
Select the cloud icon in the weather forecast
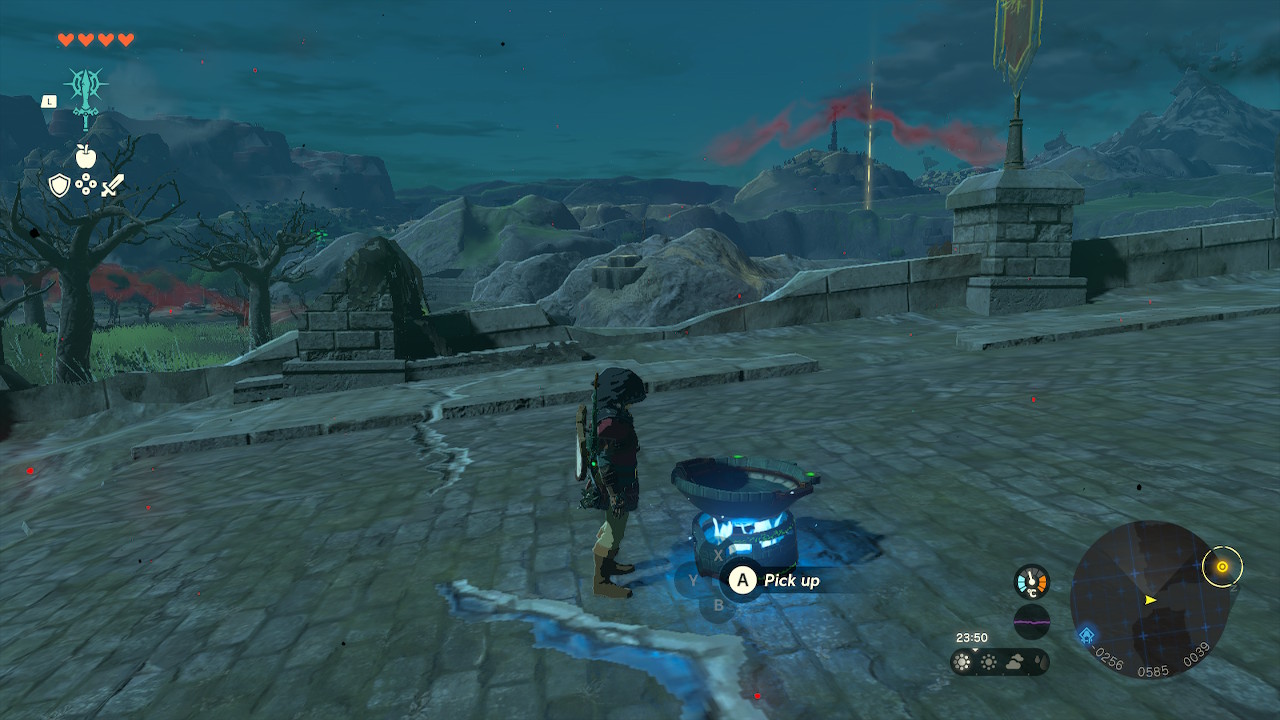coord(1013,662)
